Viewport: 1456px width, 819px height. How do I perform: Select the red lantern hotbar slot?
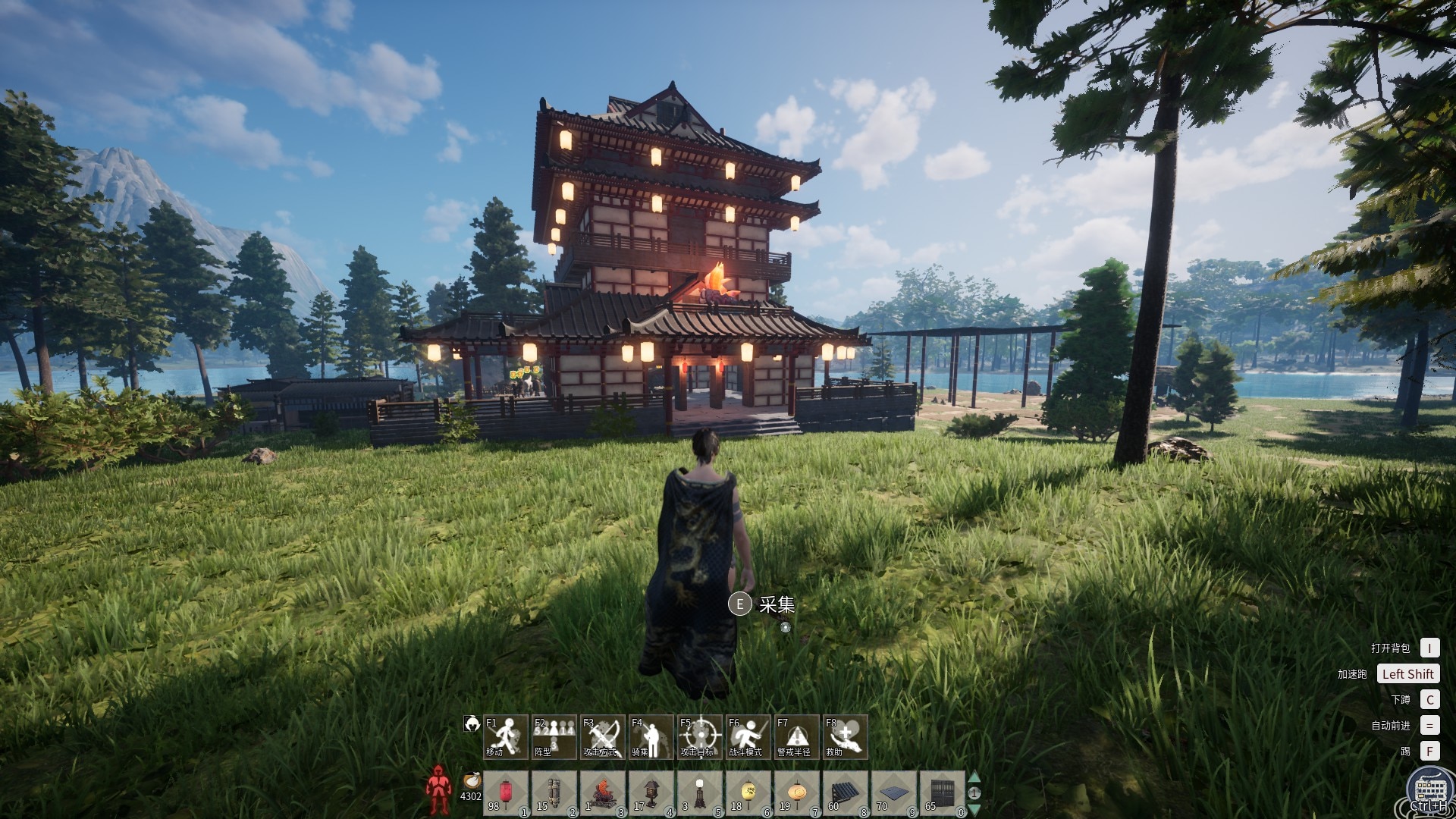[x=506, y=793]
